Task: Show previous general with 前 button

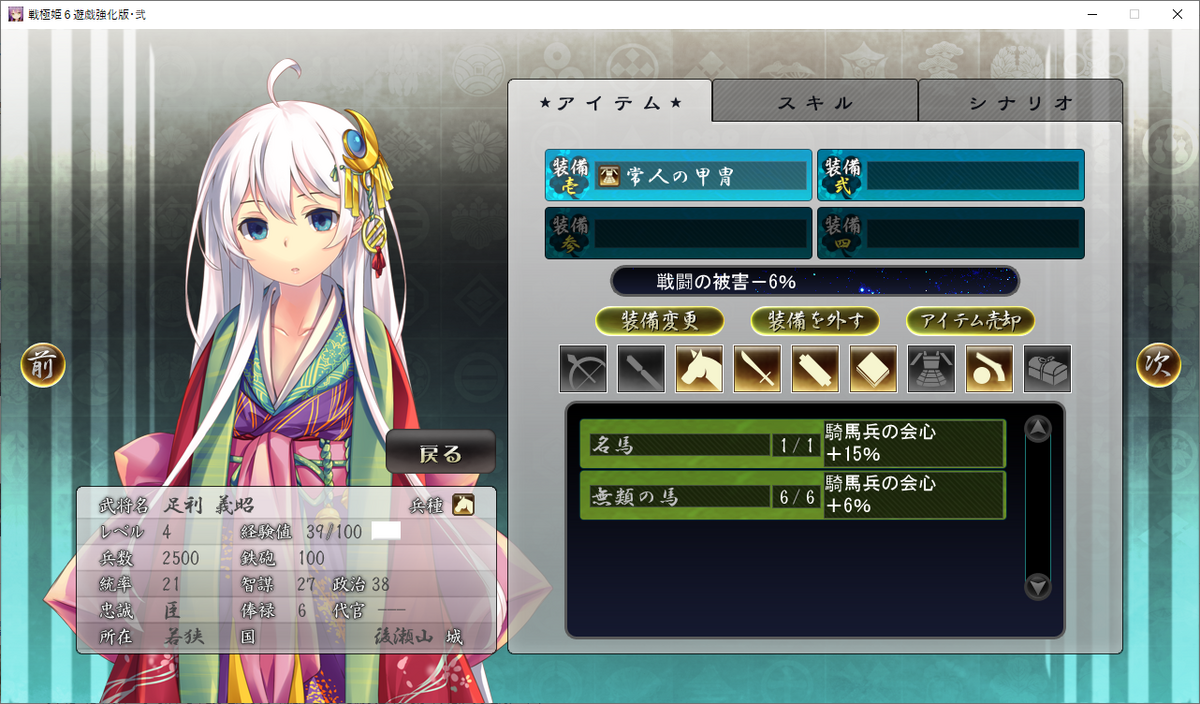Action: 43,366
